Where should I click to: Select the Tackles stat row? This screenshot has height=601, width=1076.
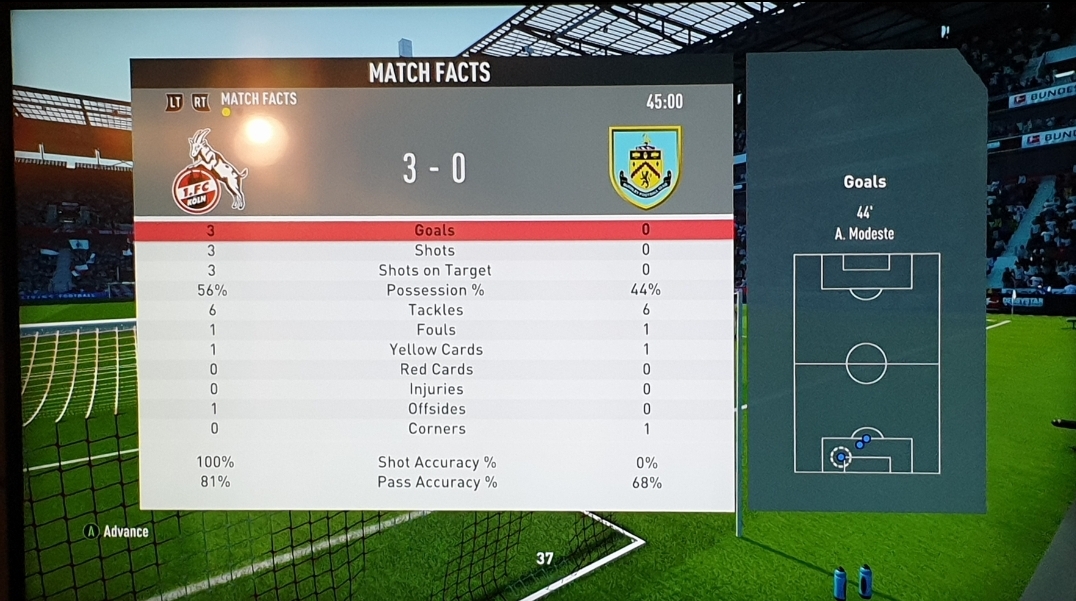point(435,310)
